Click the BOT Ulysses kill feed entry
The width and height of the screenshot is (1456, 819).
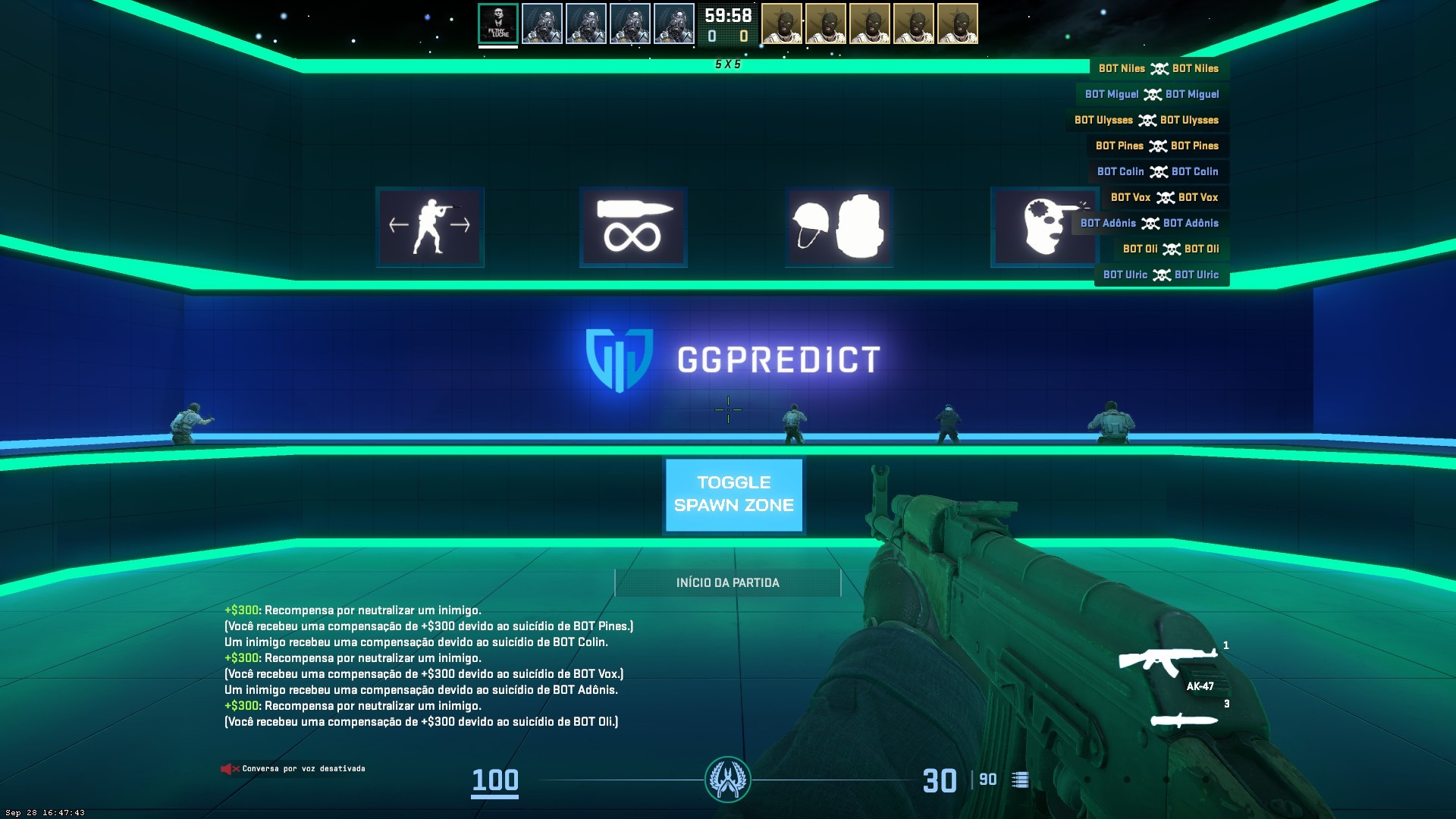tap(1147, 121)
